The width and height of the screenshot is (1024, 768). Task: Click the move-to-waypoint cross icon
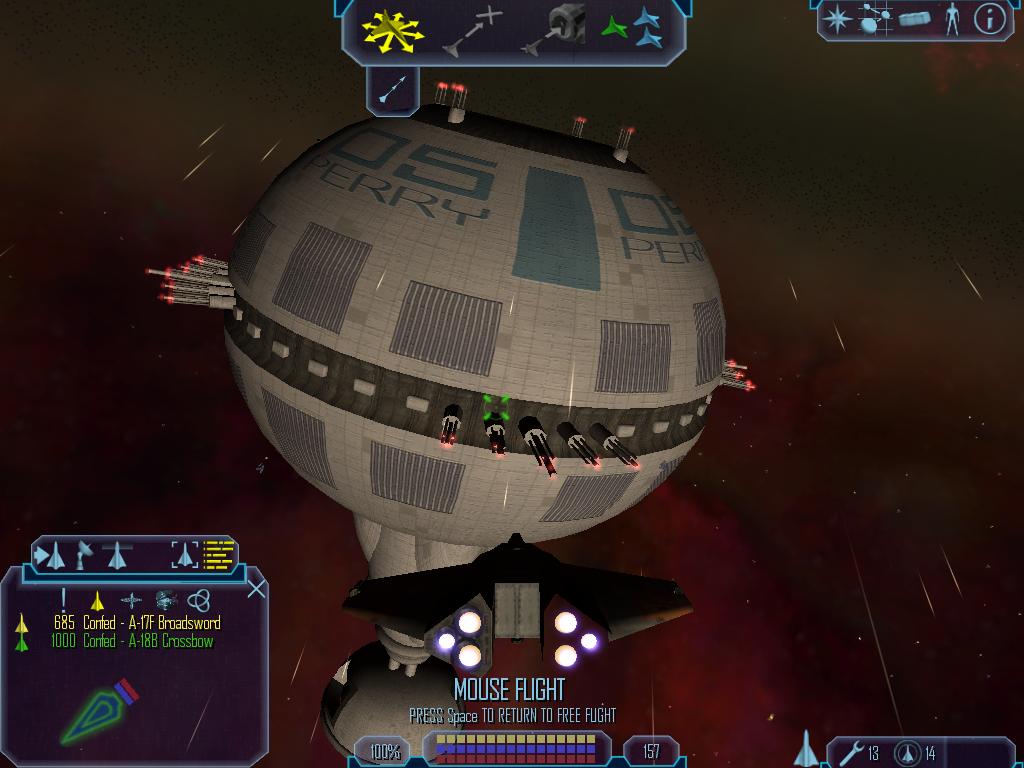coord(474,30)
